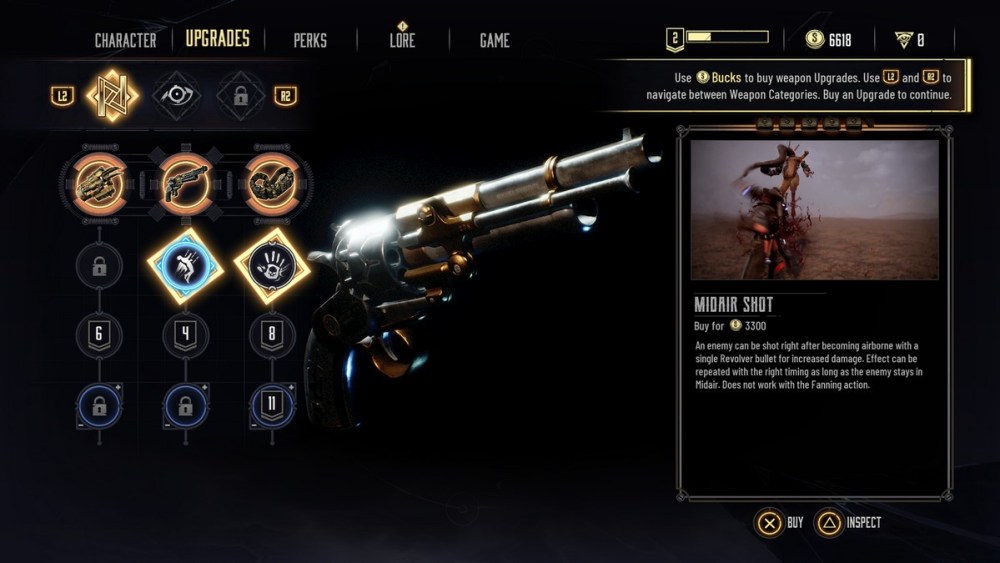Choose the glowing hand upgrade node
This screenshot has height=563, width=1000.
pyautogui.click(x=271, y=265)
